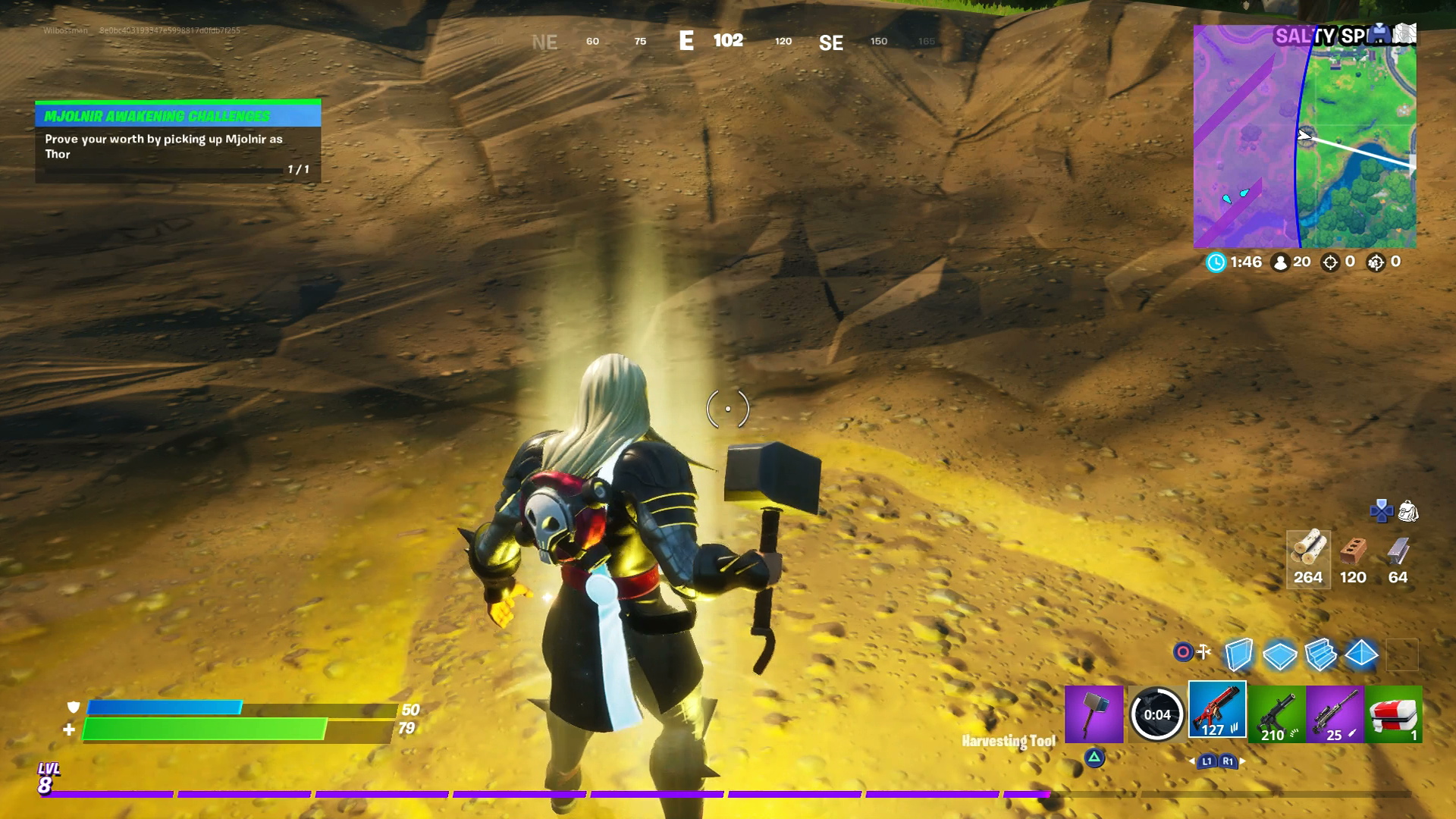
Task: Expand the hotbar using the right arrow chevron
Action: (1241, 761)
